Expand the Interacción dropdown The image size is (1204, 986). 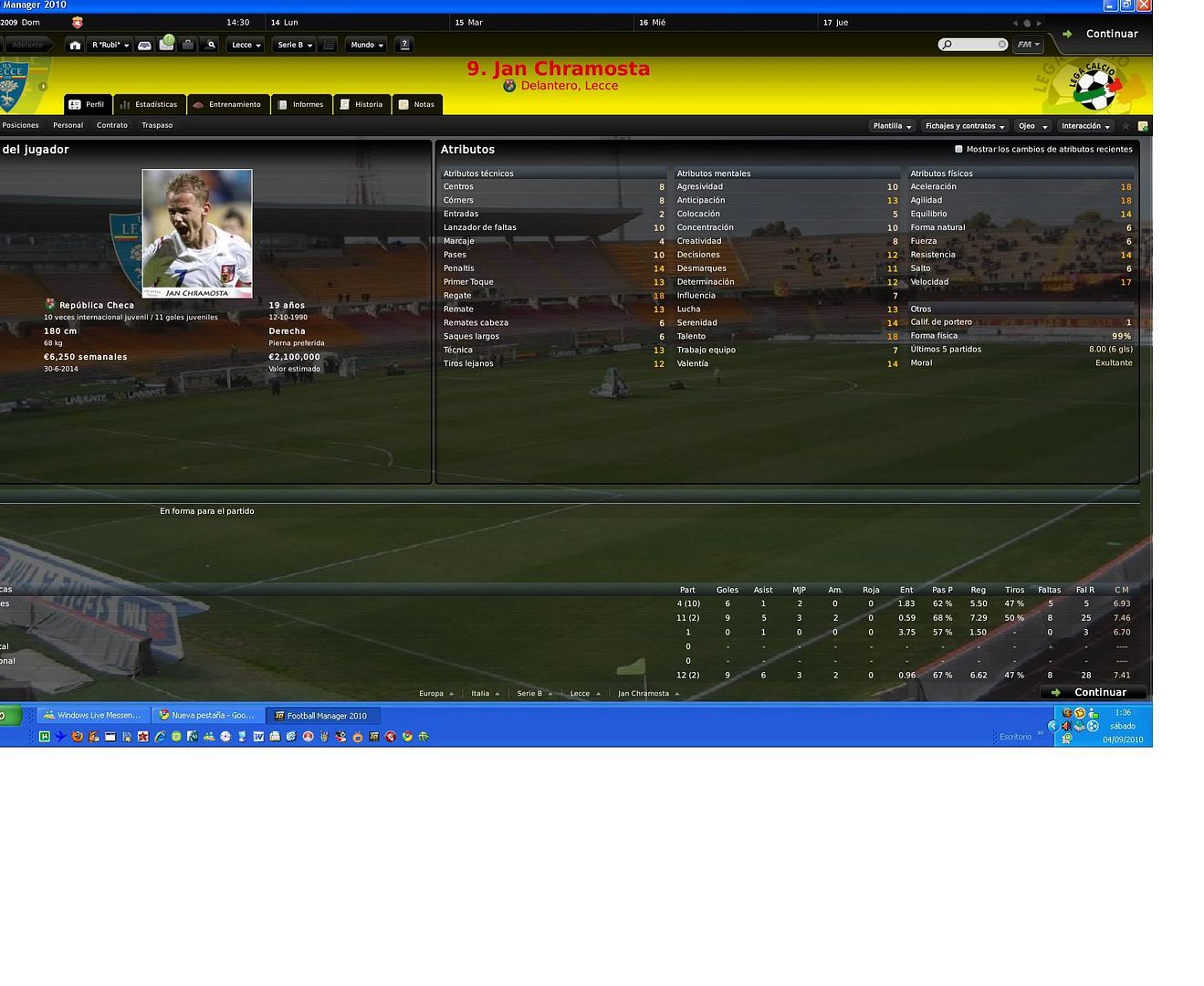[1085, 127]
